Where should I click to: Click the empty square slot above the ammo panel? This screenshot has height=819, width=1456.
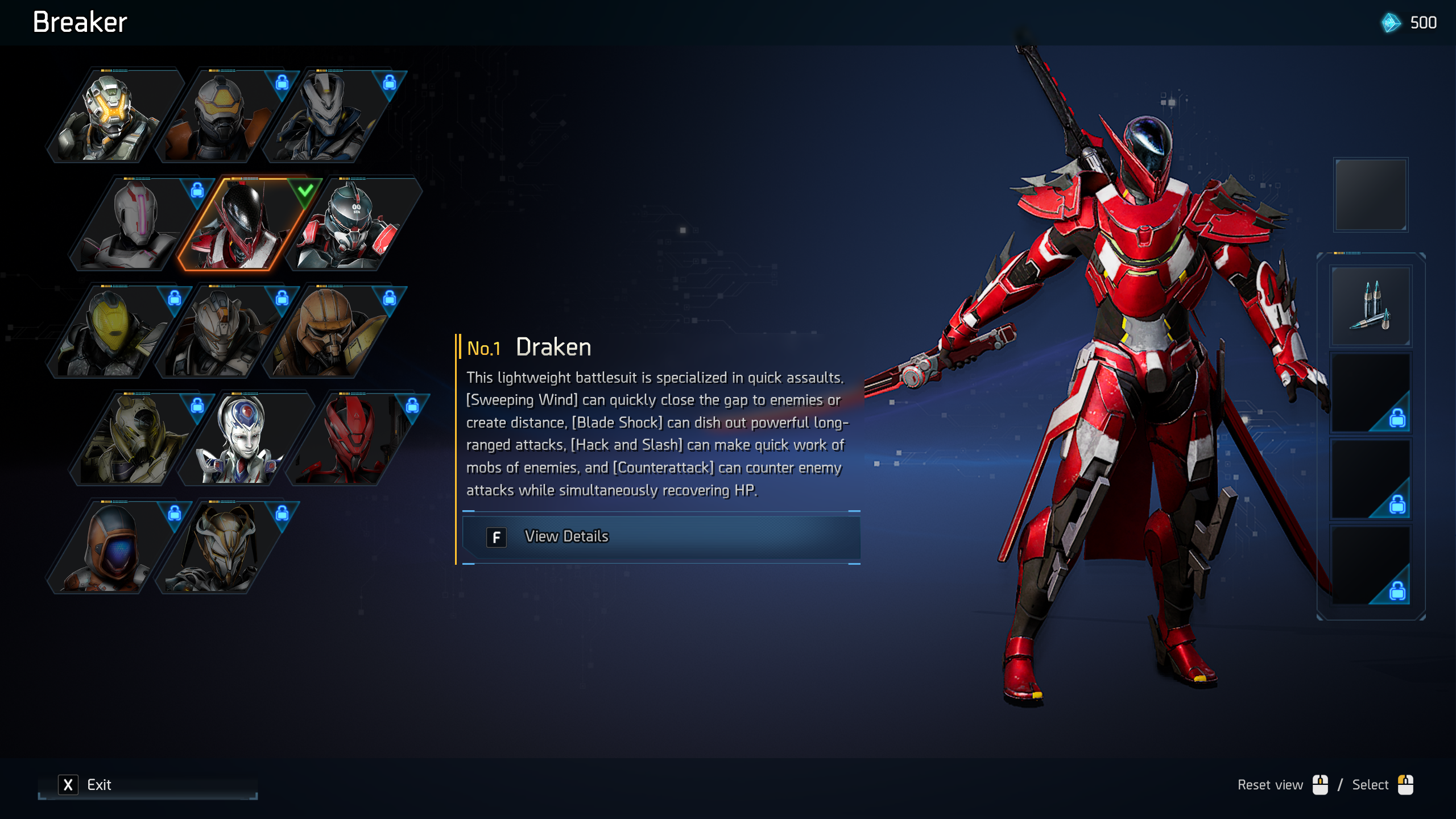click(1371, 195)
